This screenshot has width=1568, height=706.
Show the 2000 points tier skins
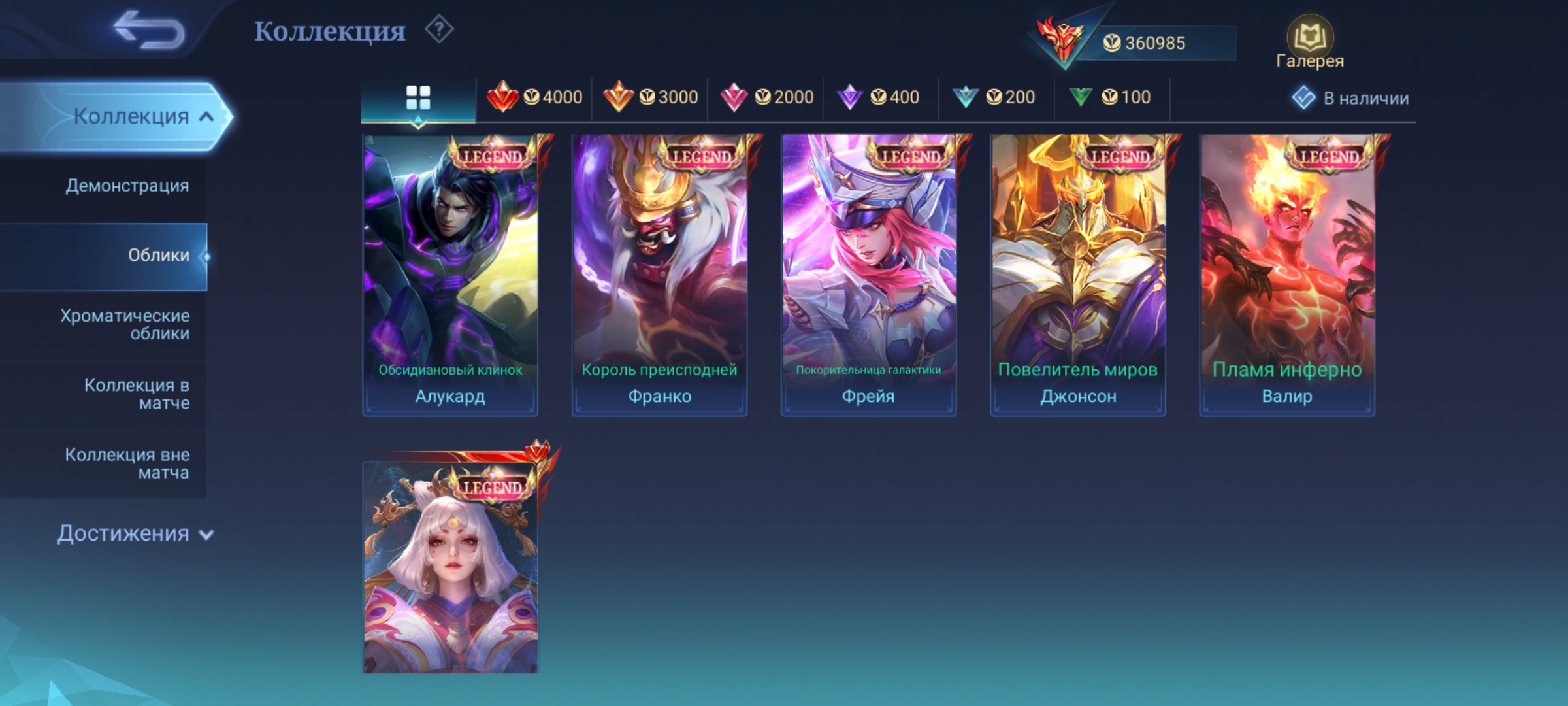coord(766,98)
